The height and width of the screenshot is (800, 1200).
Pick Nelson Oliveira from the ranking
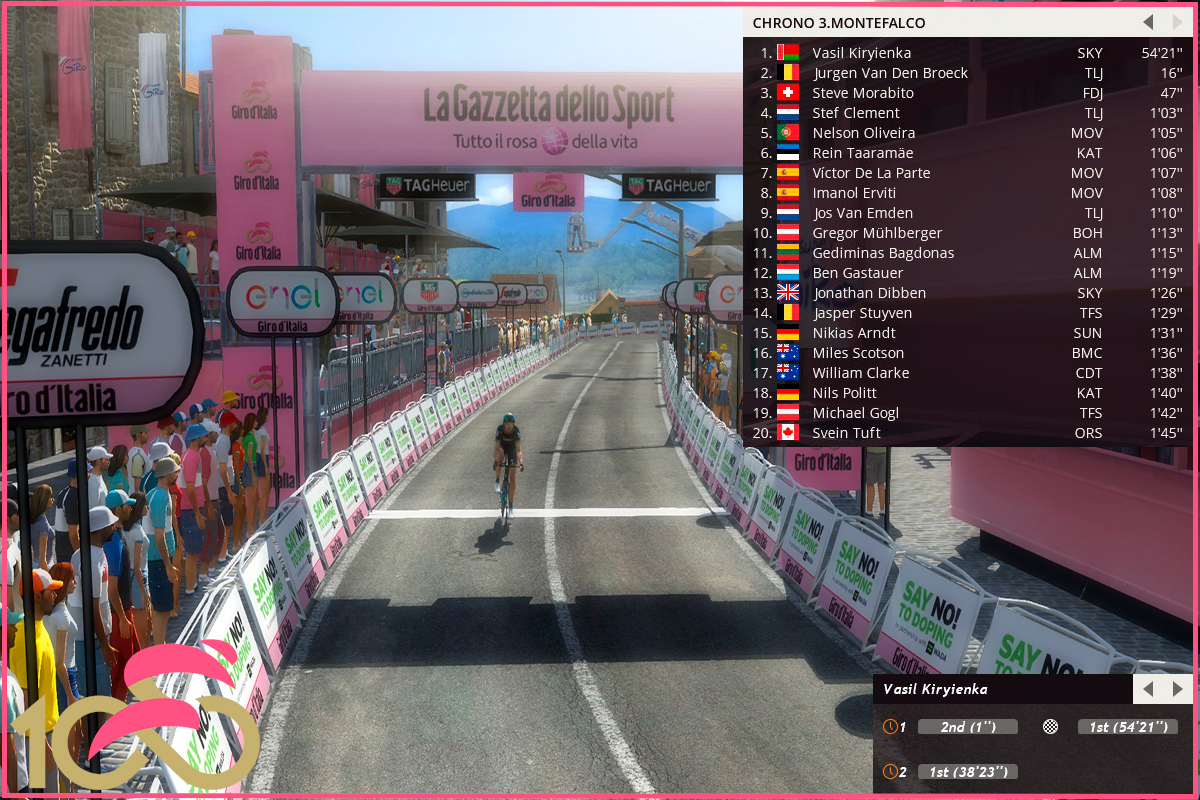[x=864, y=133]
